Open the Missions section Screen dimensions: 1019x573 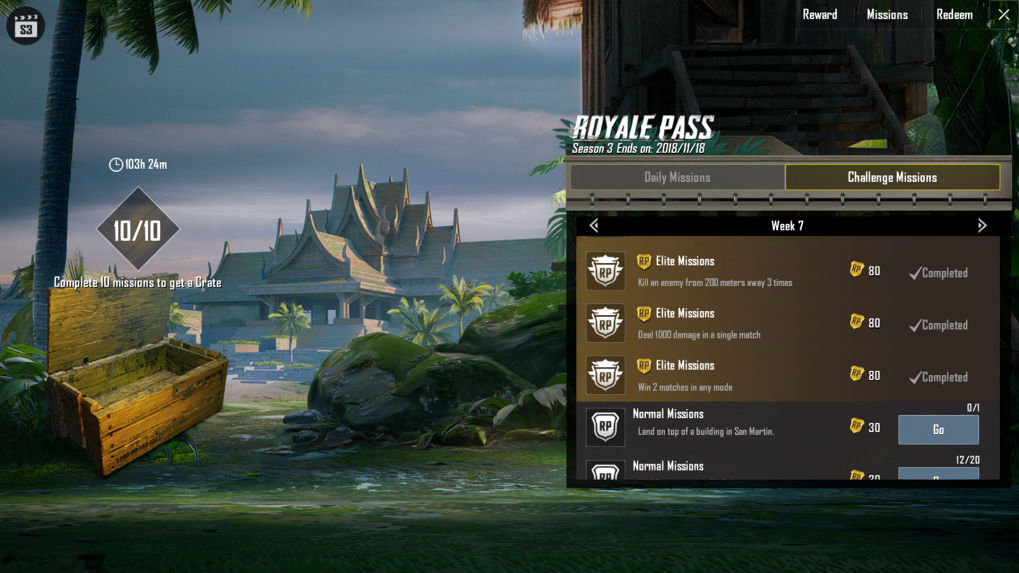point(887,15)
